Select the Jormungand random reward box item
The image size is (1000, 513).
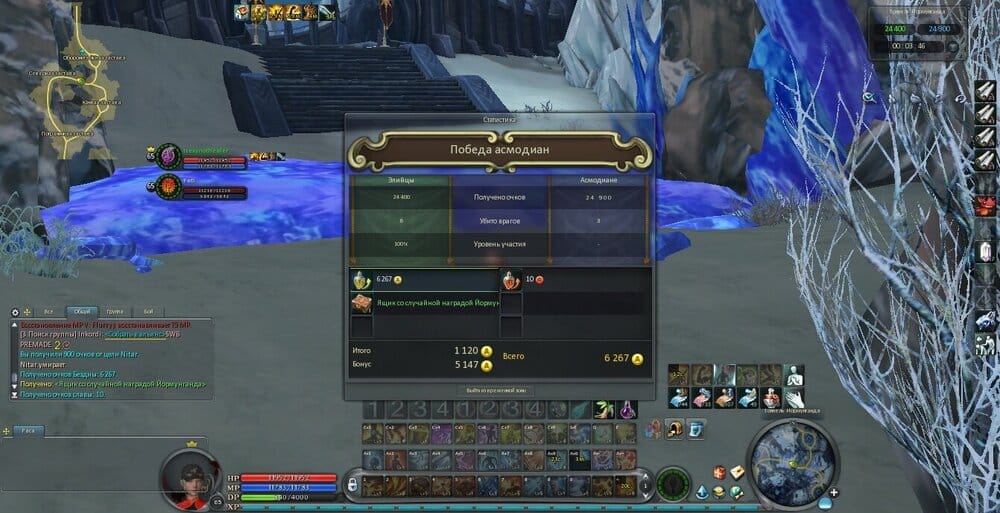click(x=362, y=304)
